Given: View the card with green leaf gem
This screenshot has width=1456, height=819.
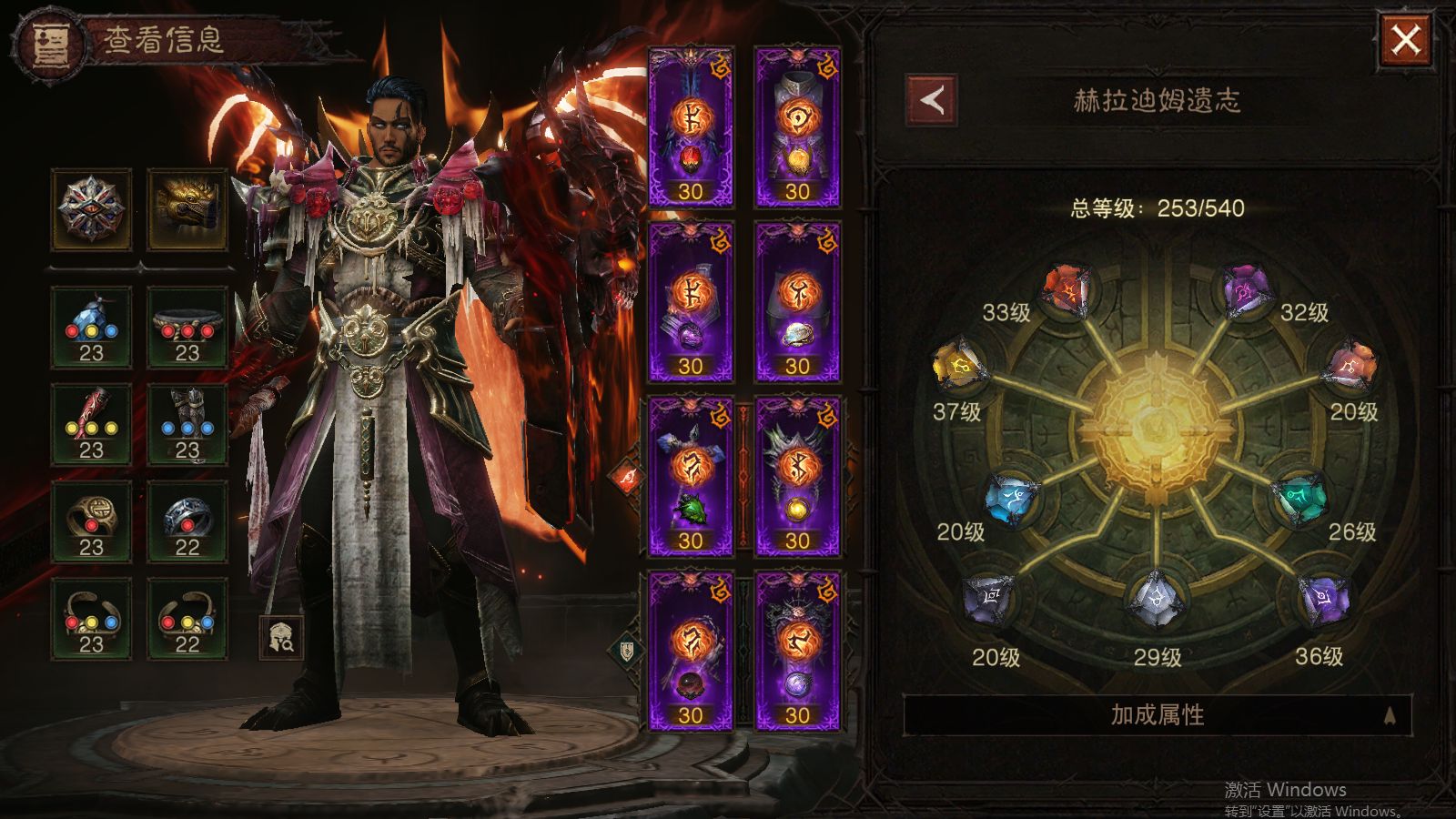Looking at the screenshot, I should (690, 477).
